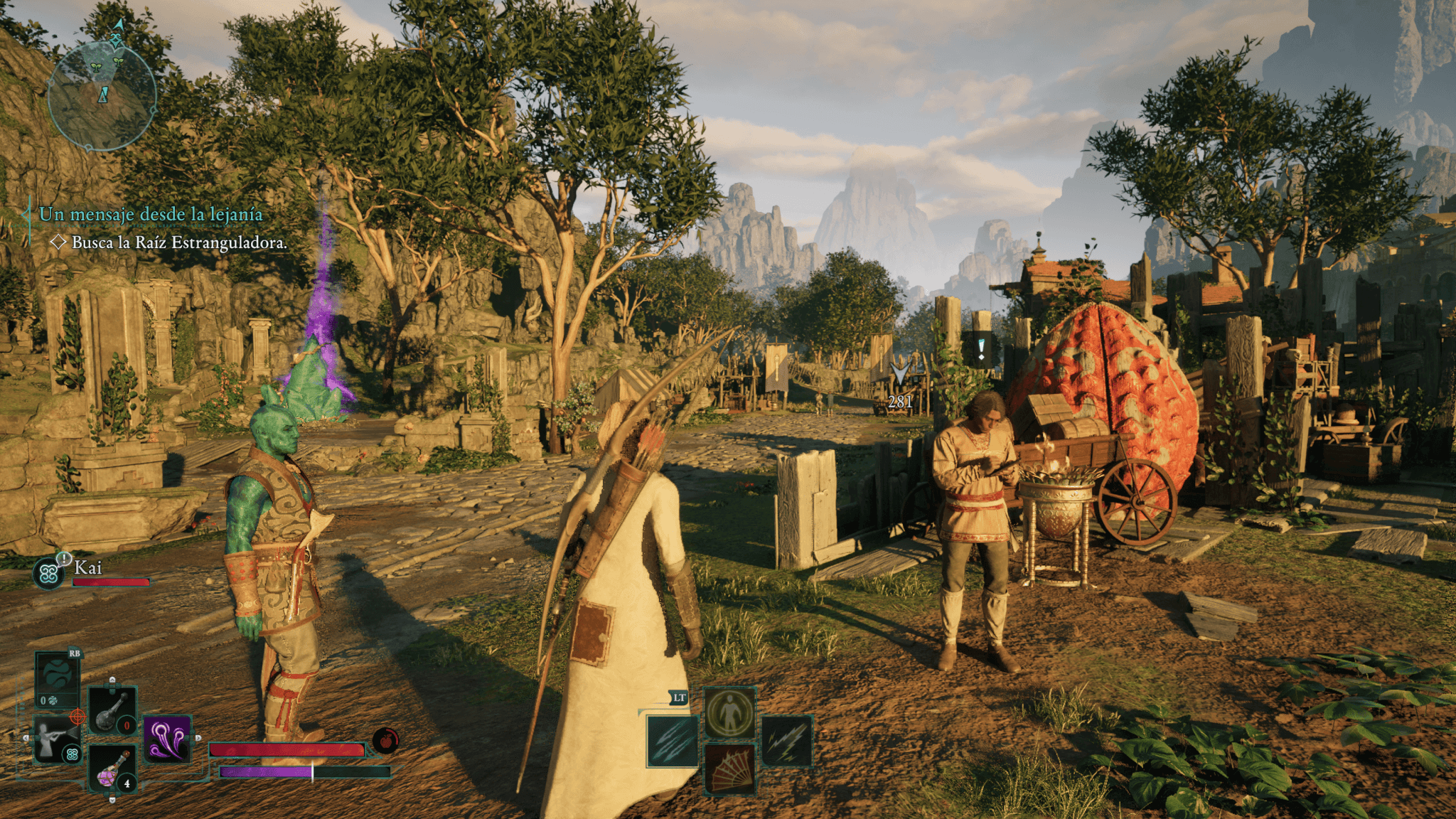
Task: Trigger the glowing figure aura ability
Action: [x=730, y=713]
